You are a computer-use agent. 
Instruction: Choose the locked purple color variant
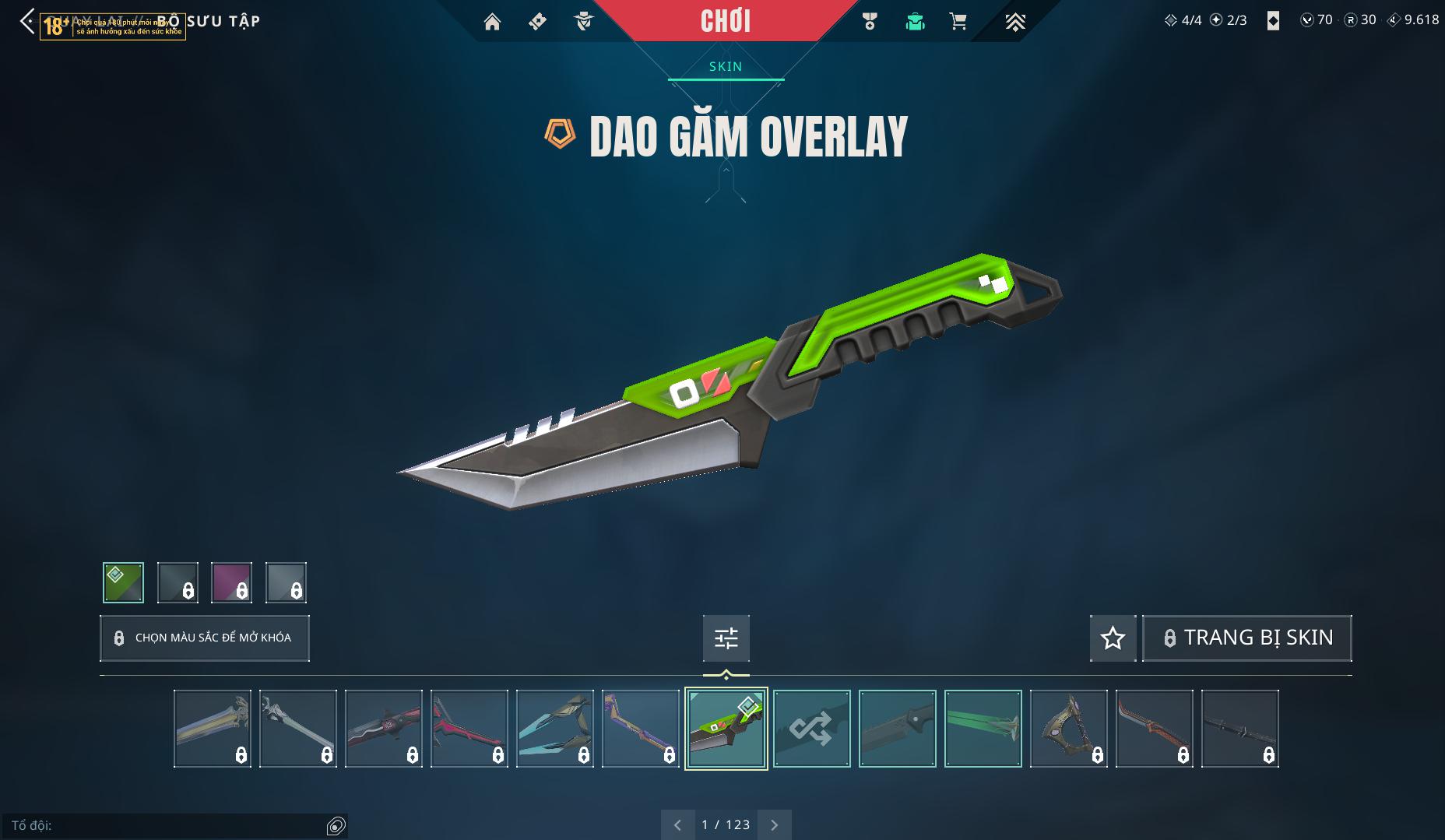pos(231,582)
